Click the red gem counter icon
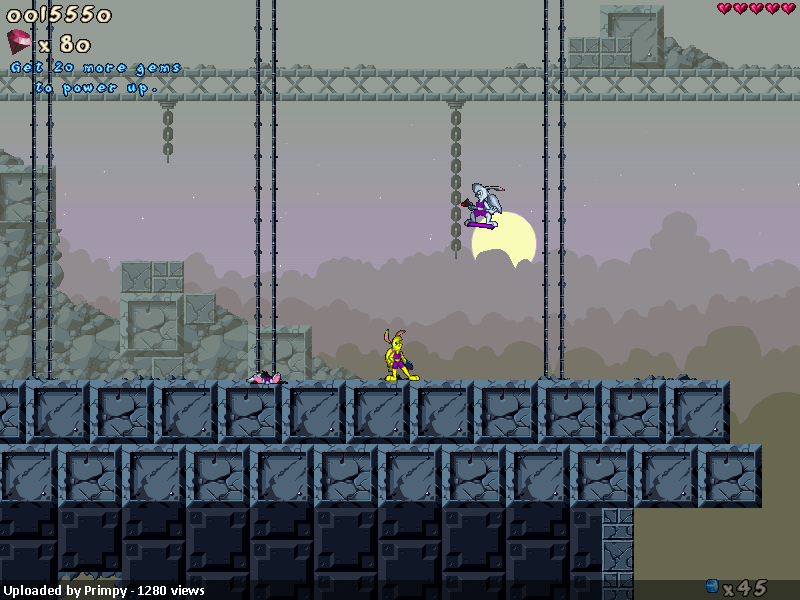The width and height of the screenshot is (800, 600). pos(20,42)
